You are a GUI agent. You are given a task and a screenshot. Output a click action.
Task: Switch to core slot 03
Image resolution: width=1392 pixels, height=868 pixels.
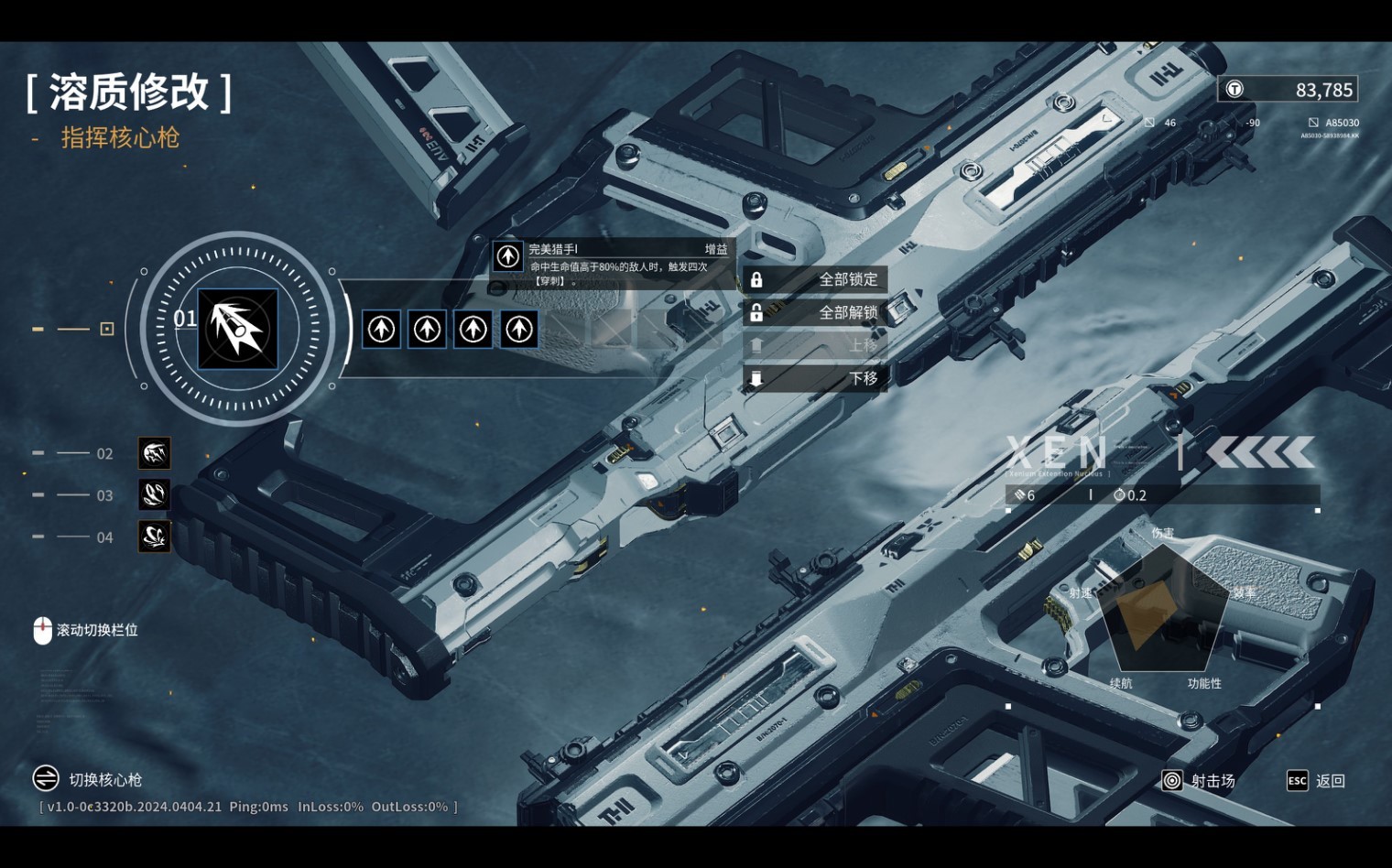click(154, 494)
